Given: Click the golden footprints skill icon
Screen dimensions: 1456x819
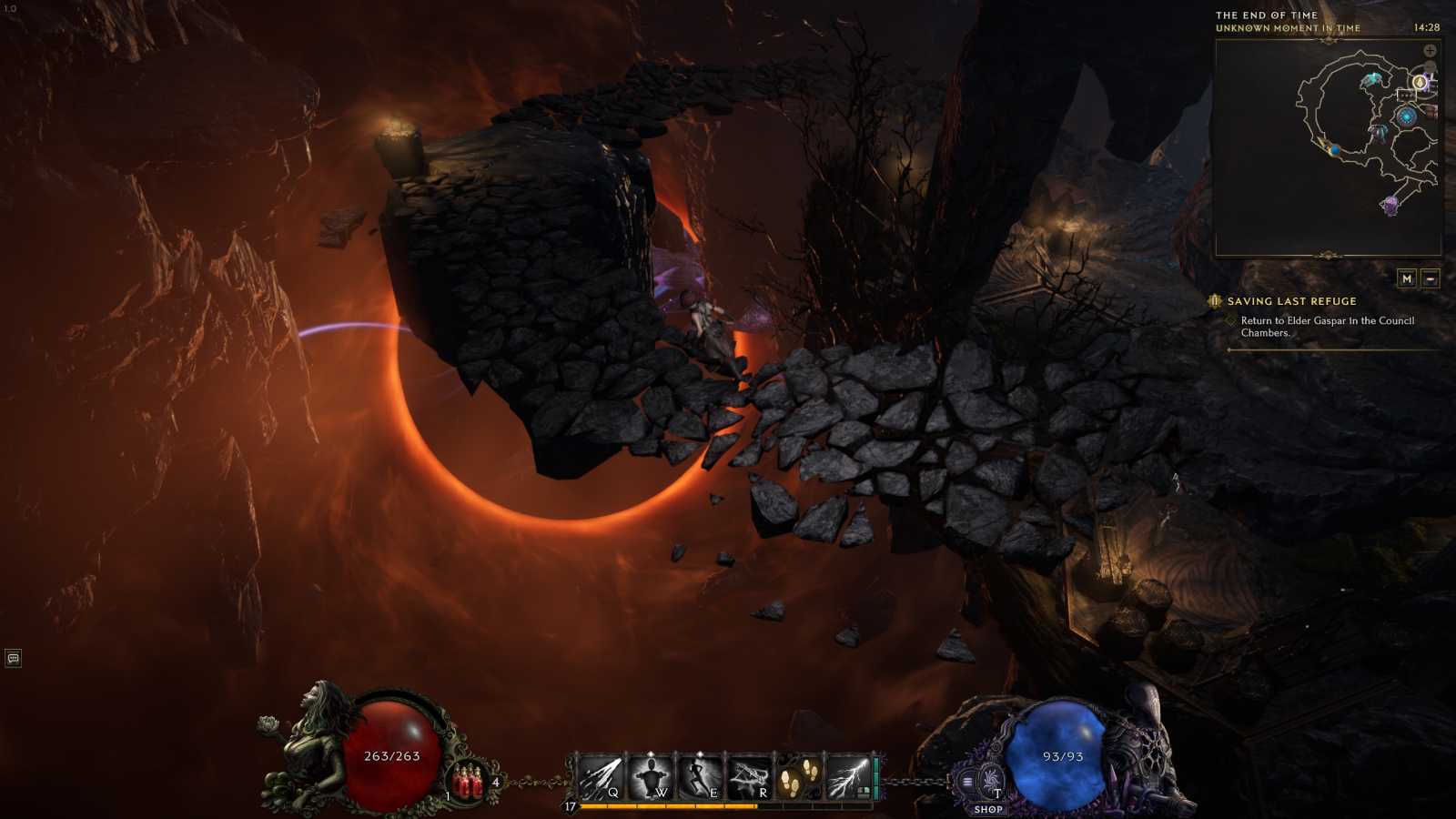Looking at the screenshot, I should (x=799, y=778).
